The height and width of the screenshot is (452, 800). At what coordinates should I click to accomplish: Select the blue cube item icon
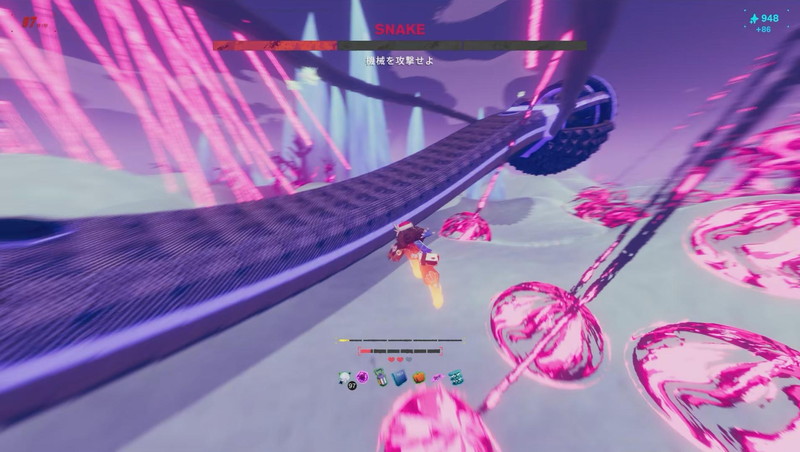point(400,377)
